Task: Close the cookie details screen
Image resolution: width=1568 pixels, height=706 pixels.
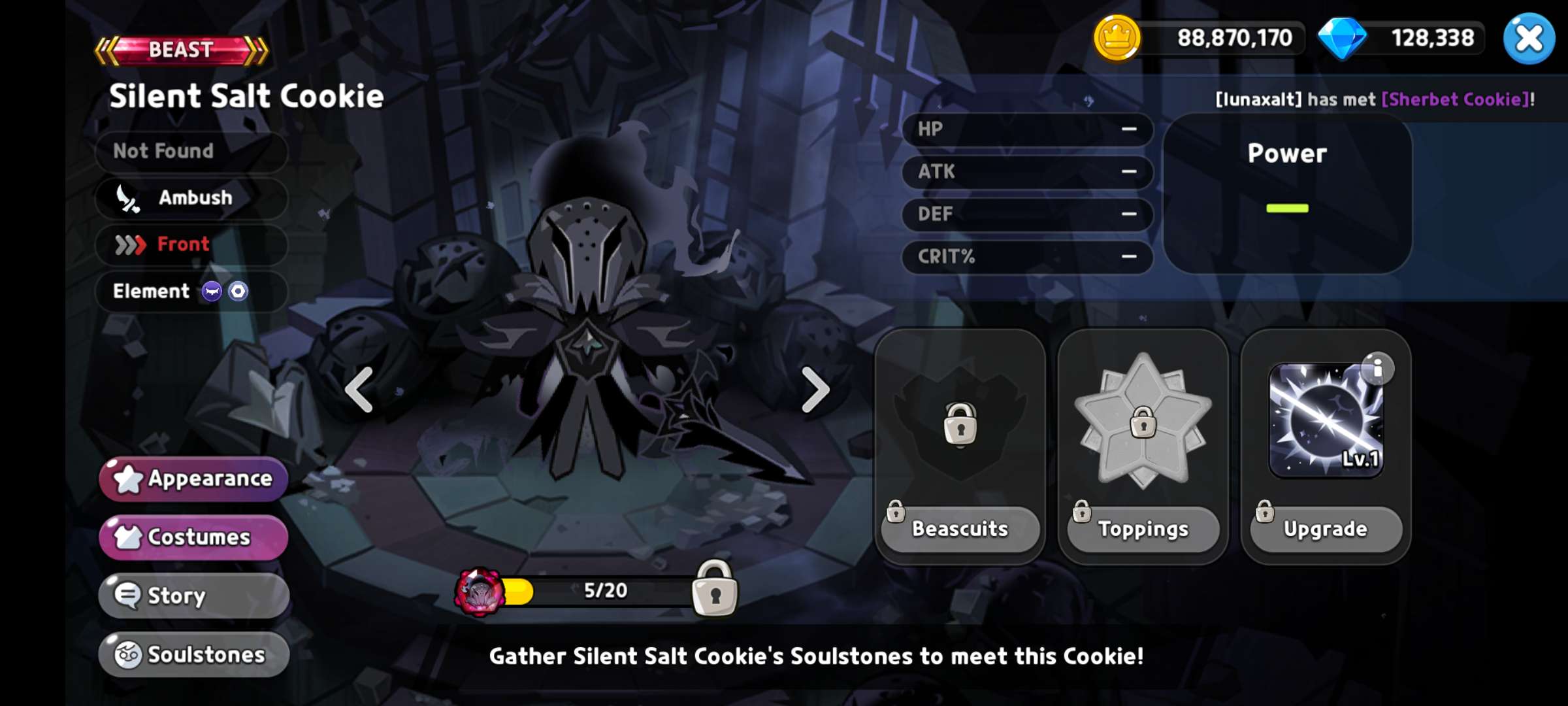Action: (x=1529, y=39)
